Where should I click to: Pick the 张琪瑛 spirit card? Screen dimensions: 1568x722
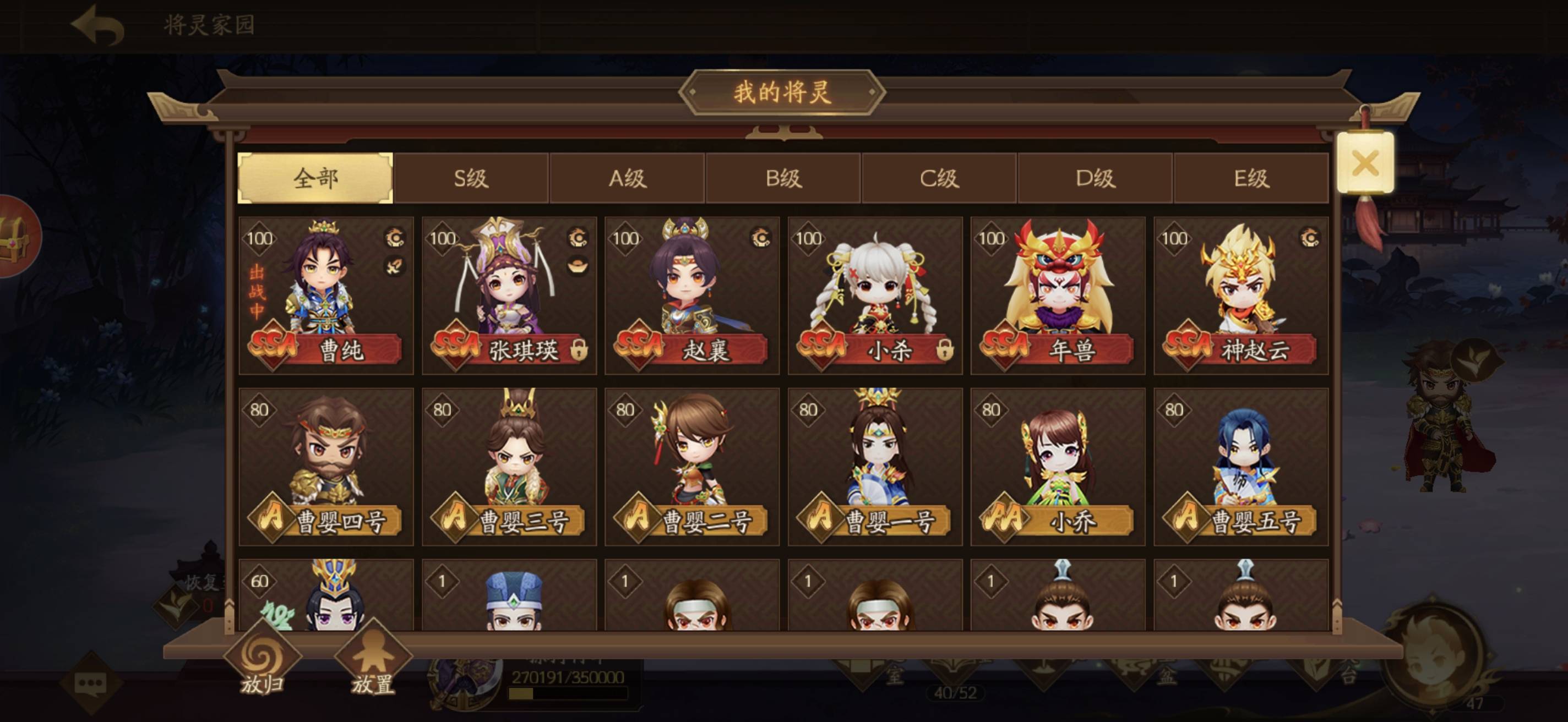509,296
